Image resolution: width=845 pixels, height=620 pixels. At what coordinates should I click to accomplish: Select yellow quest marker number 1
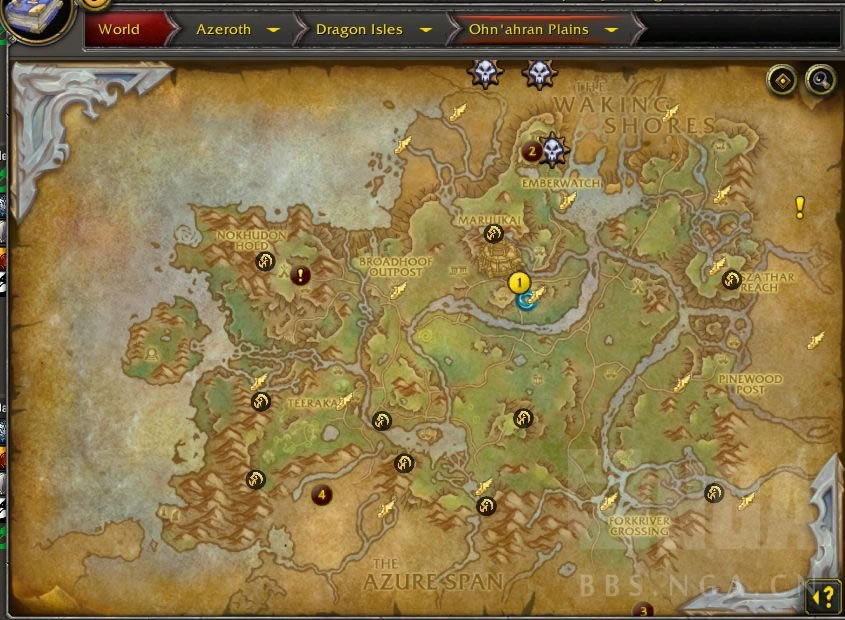pyautogui.click(x=518, y=282)
